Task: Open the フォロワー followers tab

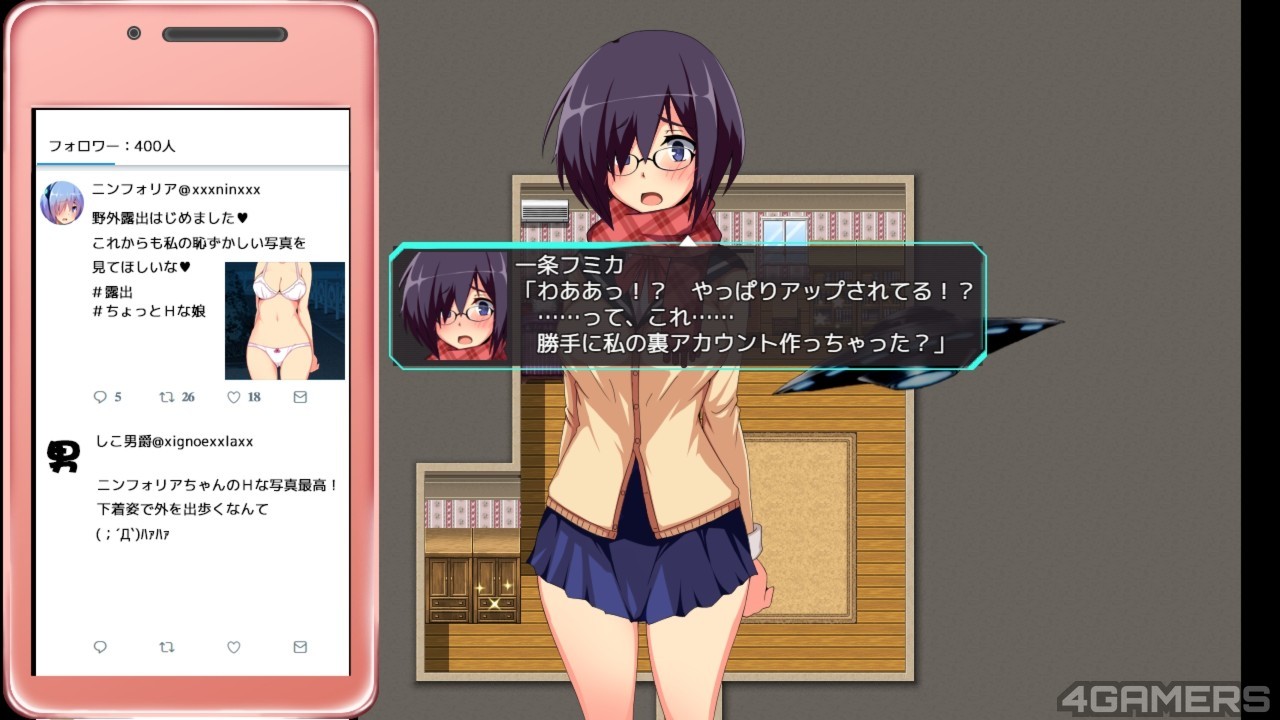Action: click(112, 146)
